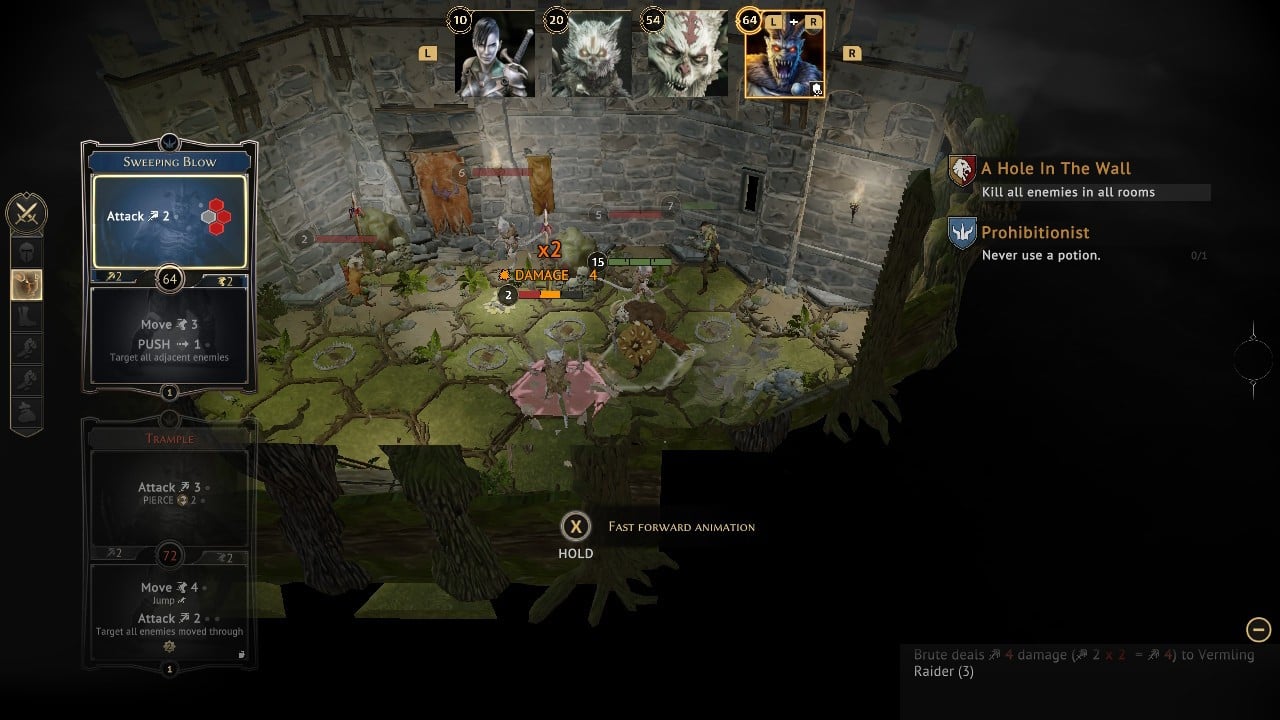Viewport: 1280px width, 720px height.
Task: Click the white furry vermling portrait, initiative 20
Action: click(x=591, y=54)
